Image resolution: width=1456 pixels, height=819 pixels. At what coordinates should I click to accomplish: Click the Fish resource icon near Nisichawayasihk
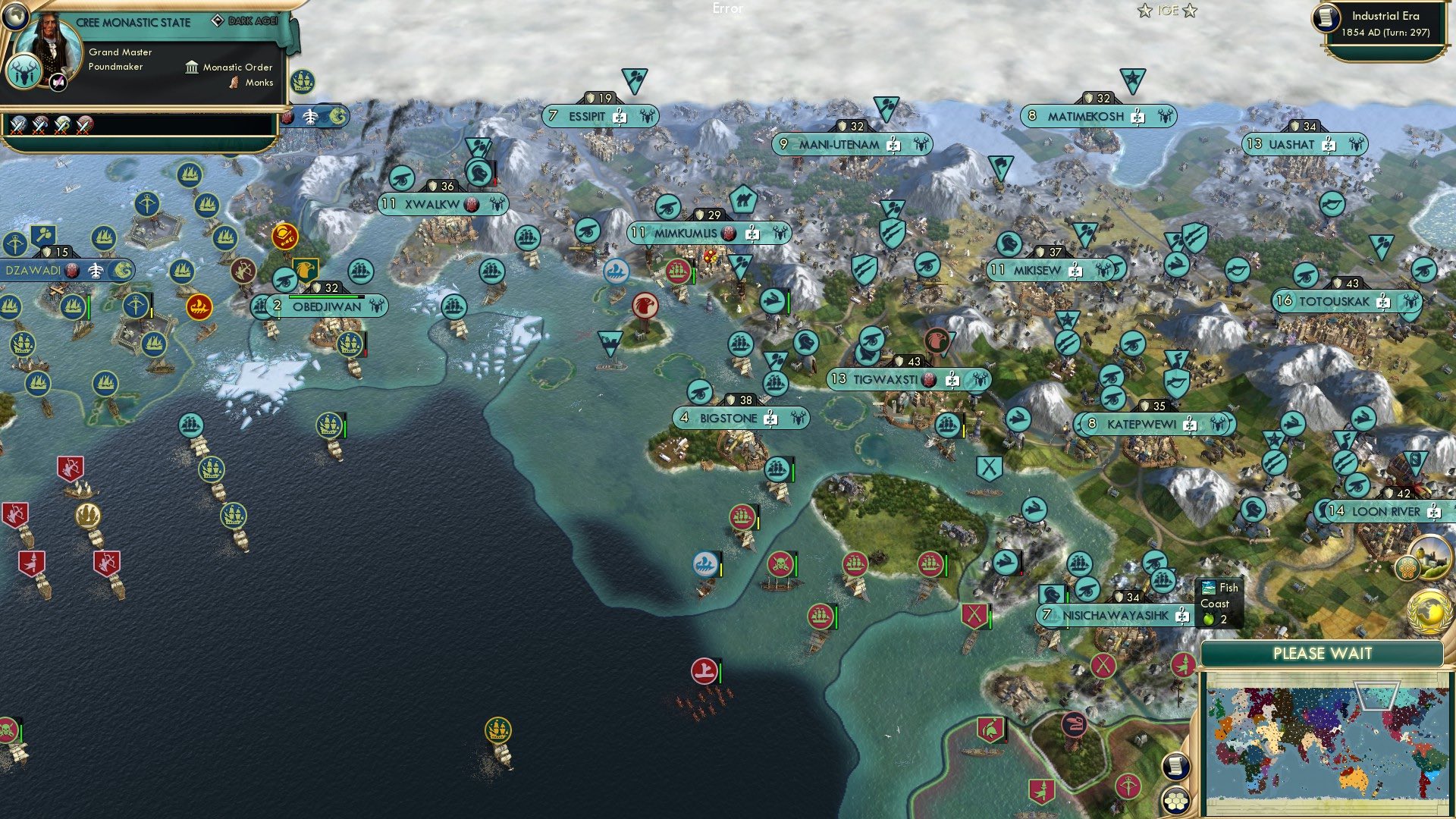pyautogui.click(x=1209, y=588)
